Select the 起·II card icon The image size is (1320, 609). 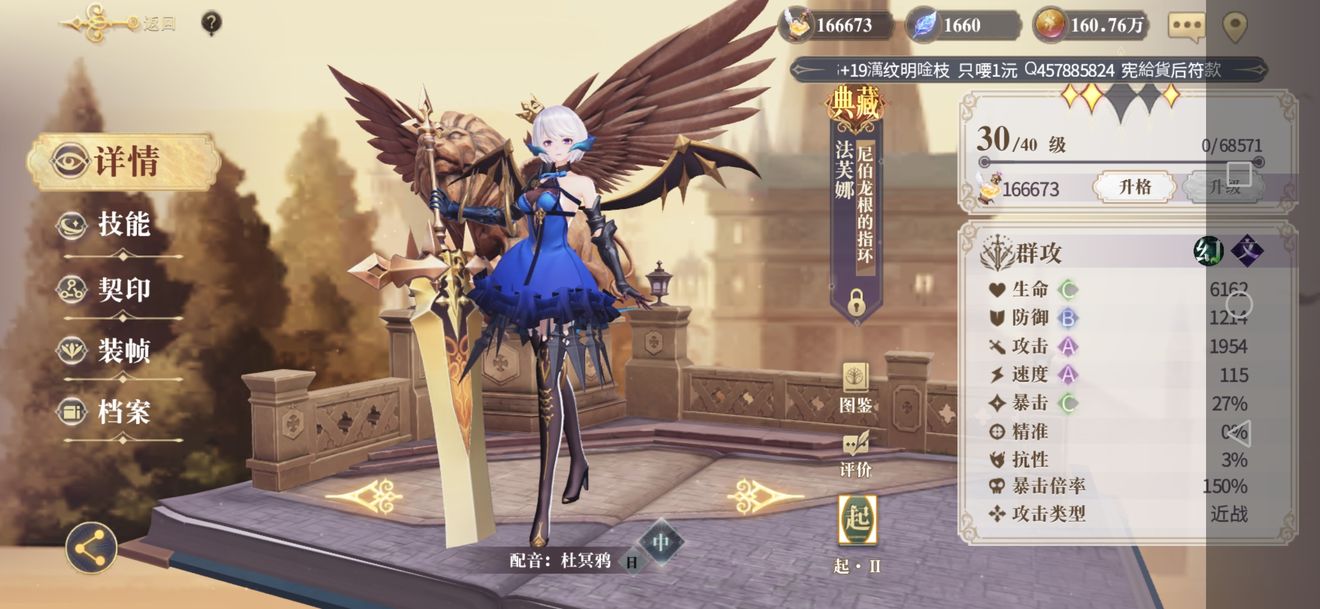857,522
